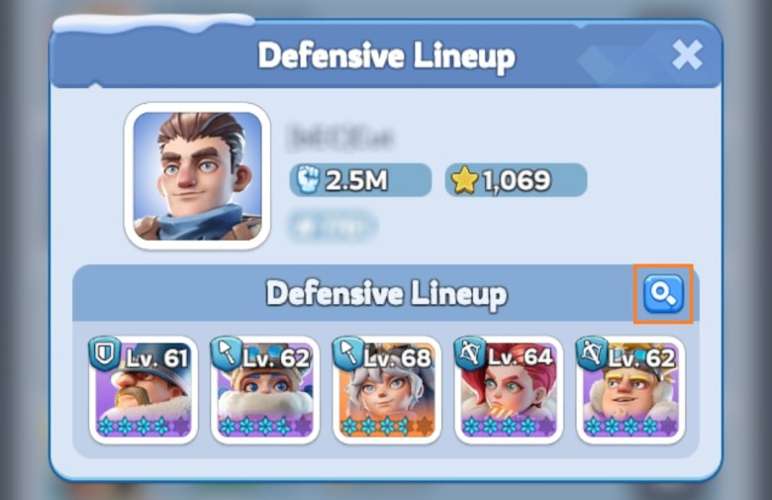Select the Lv. 61 shield hero

pyautogui.click(x=144, y=391)
